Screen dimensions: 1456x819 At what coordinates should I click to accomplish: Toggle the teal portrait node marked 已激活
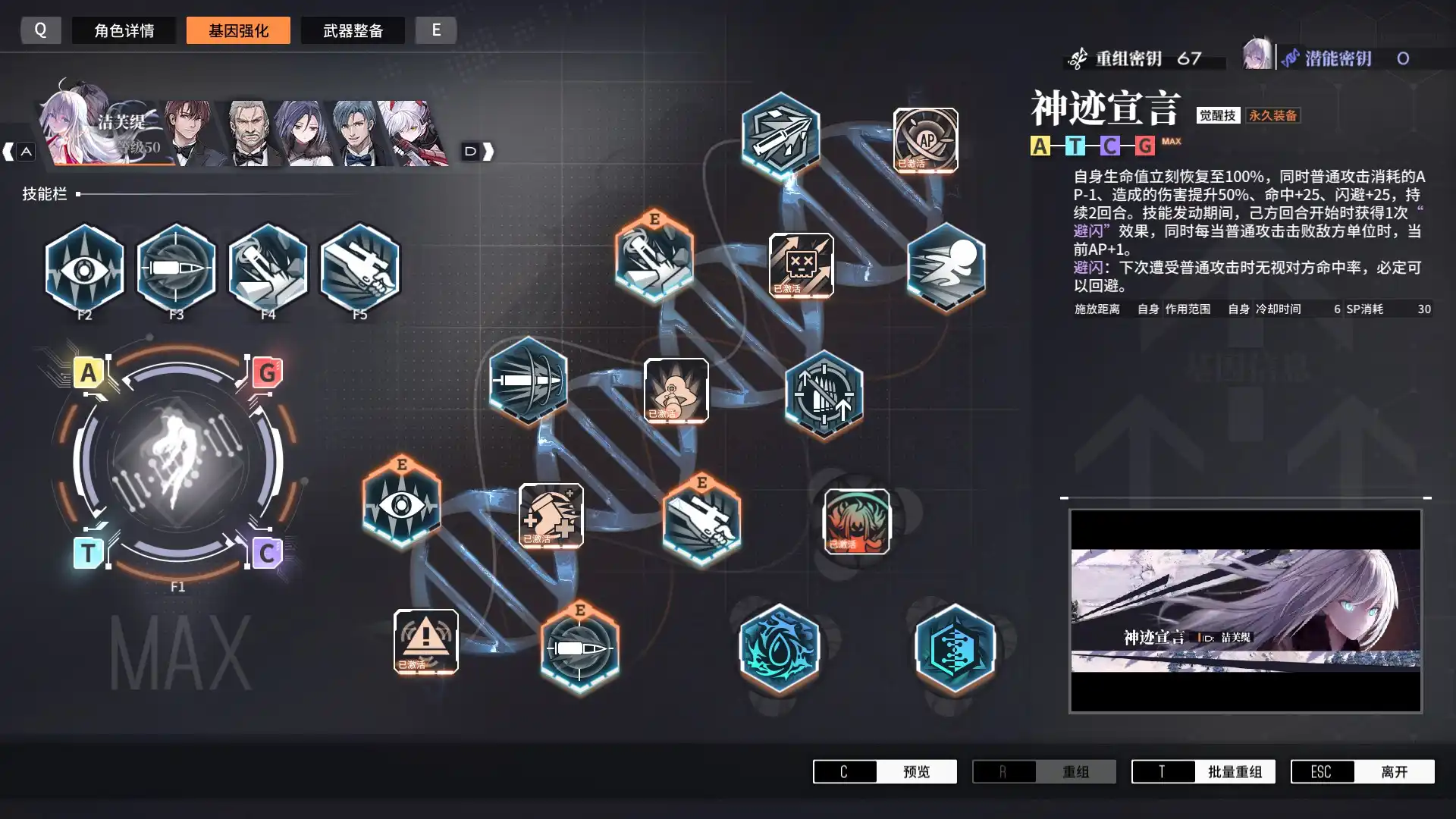(857, 523)
